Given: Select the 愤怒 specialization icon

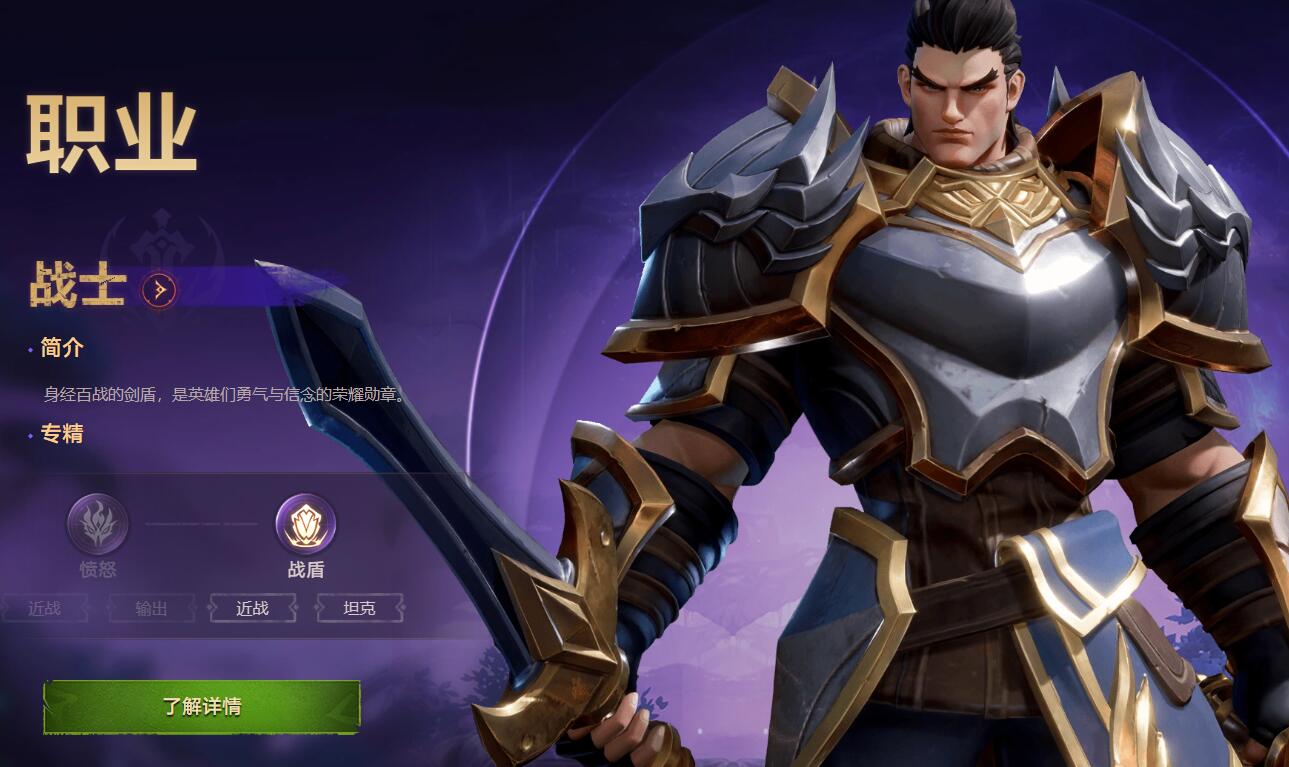Looking at the screenshot, I should [x=98, y=523].
